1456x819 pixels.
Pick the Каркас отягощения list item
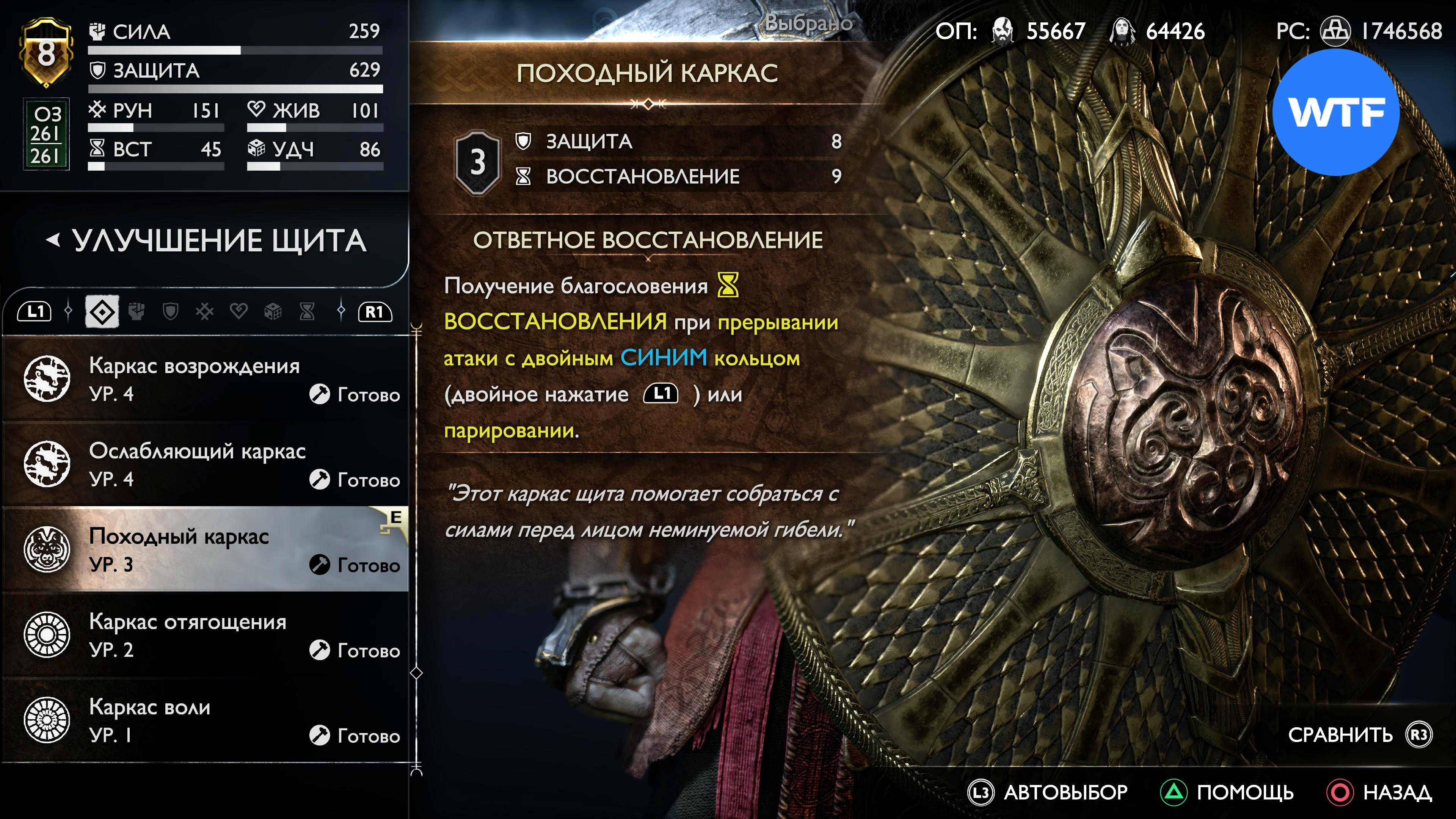point(206,635)
